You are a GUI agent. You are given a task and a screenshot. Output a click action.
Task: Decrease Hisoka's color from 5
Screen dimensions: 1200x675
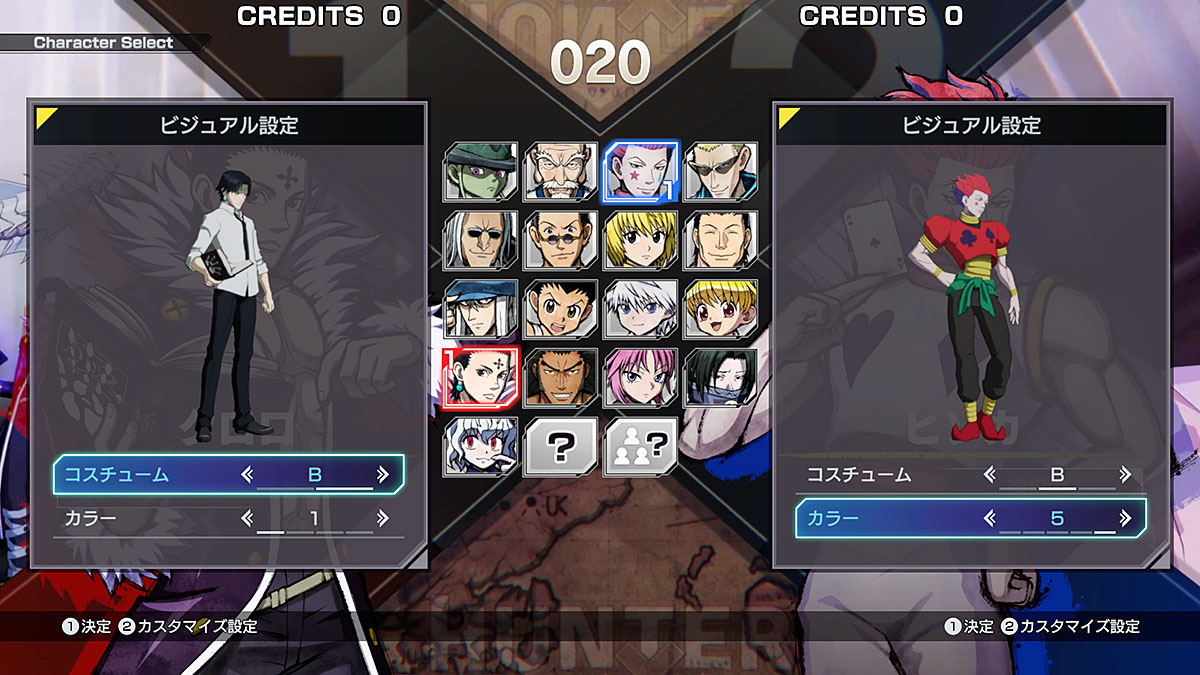[x=990, y=518]
